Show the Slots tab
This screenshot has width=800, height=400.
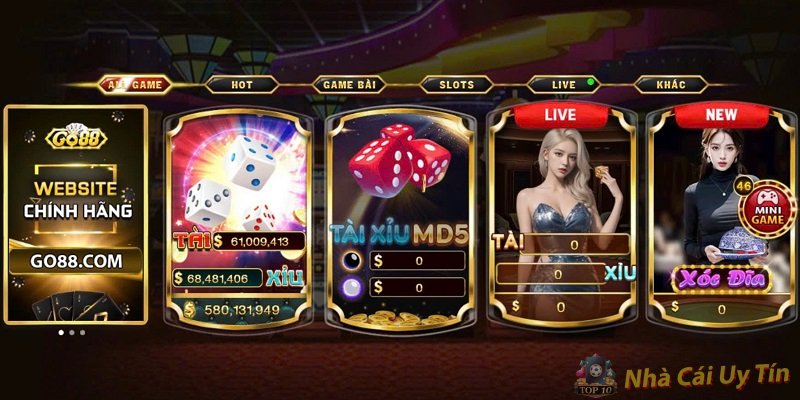coord(456,85)
